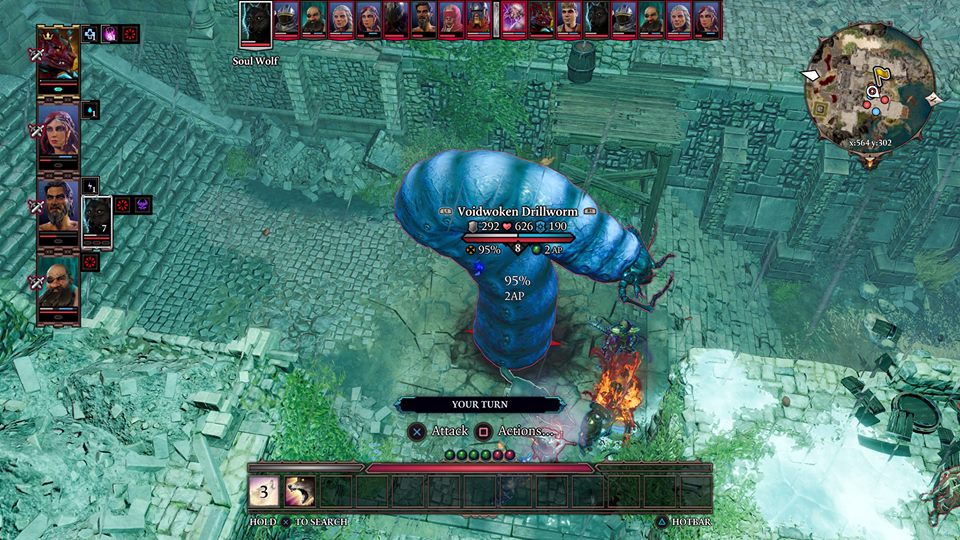Click the yellow flag marker on minimap

[x=882, y=76]
